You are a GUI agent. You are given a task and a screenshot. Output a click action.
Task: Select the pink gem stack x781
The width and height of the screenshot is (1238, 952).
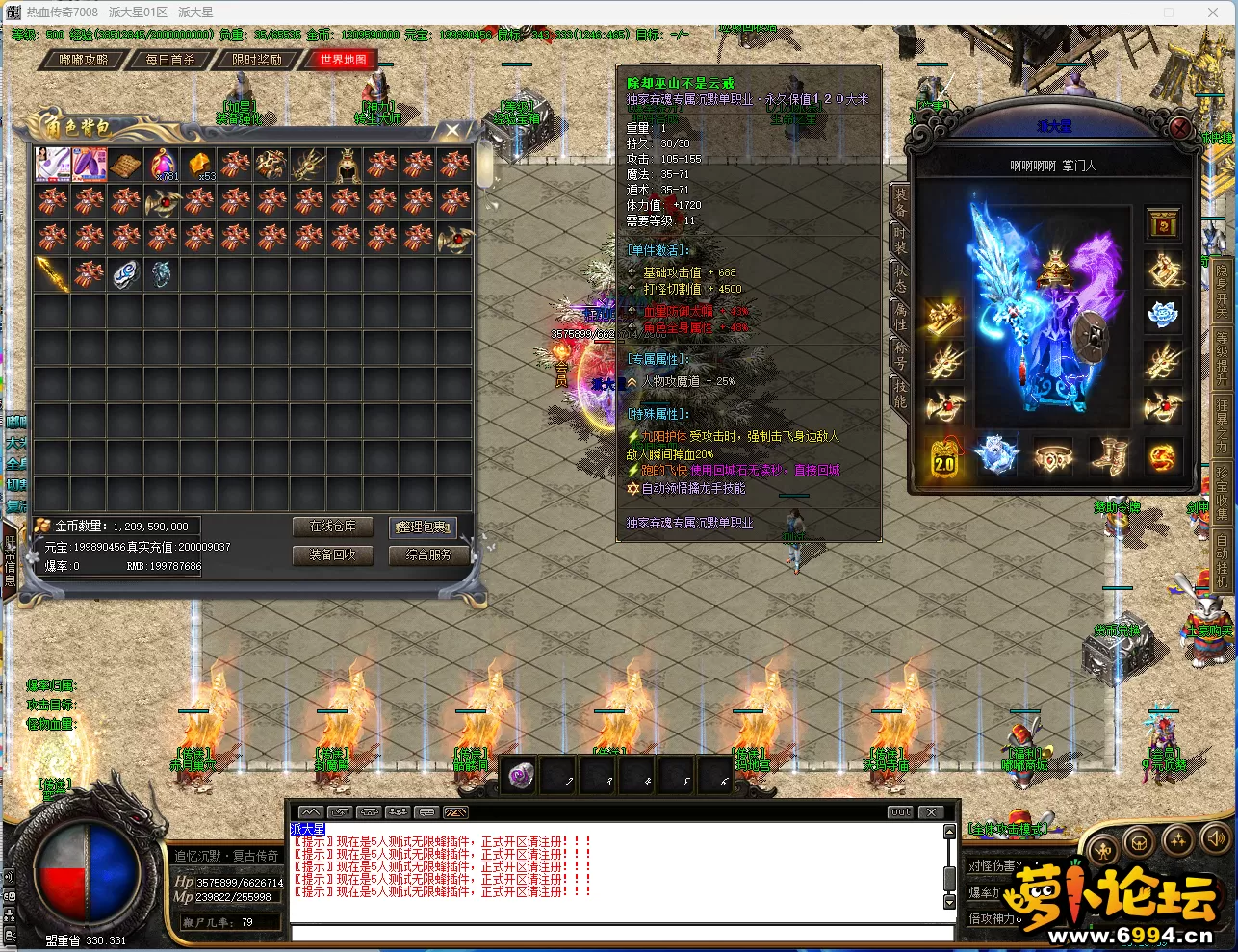[163, 165]
